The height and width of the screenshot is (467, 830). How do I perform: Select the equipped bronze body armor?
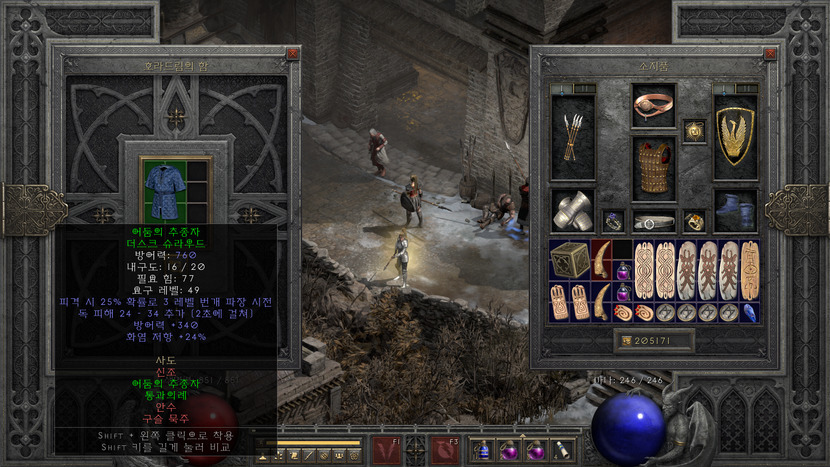coord(653,166)
